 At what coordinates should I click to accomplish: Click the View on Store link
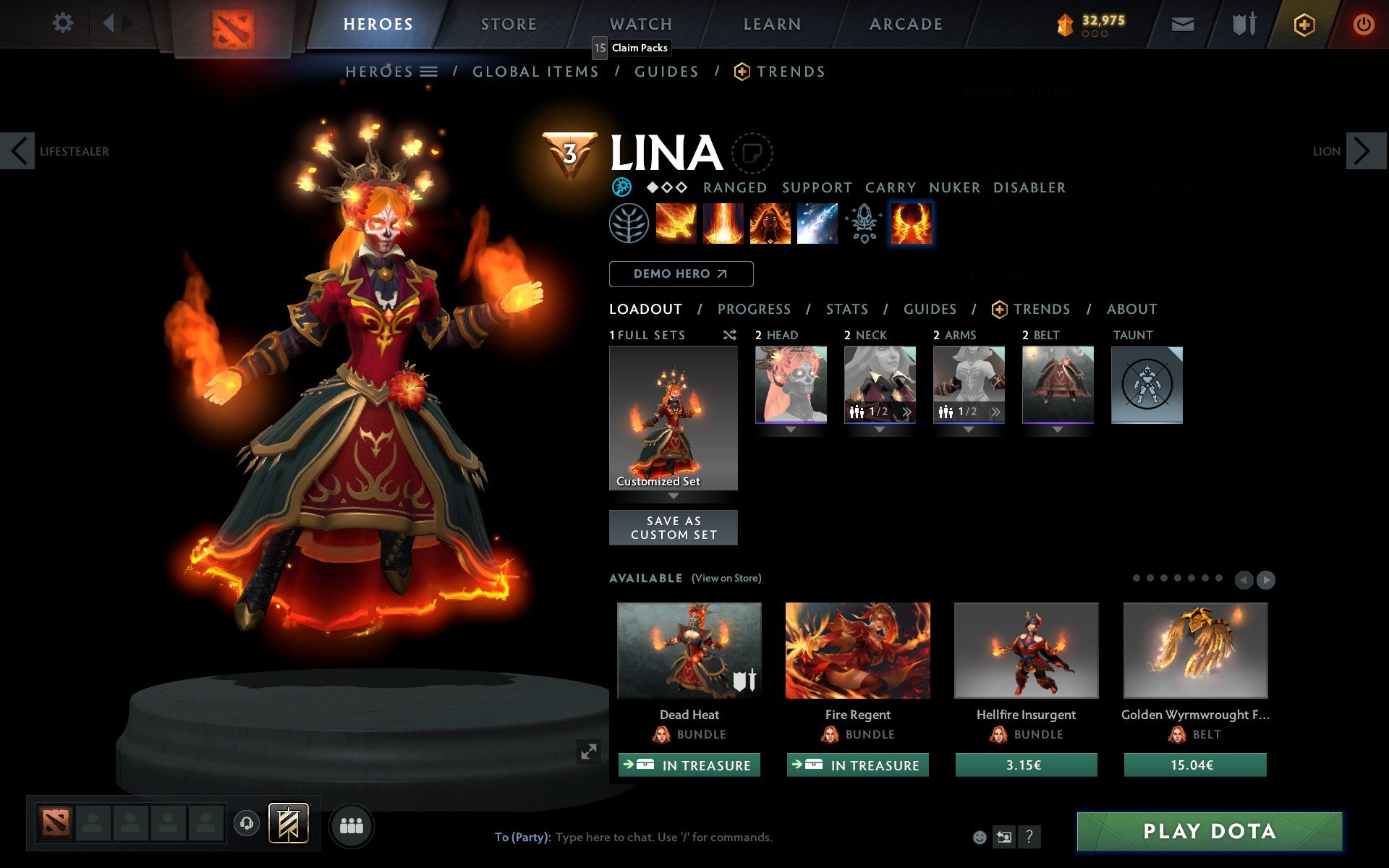tap(726, 578)
